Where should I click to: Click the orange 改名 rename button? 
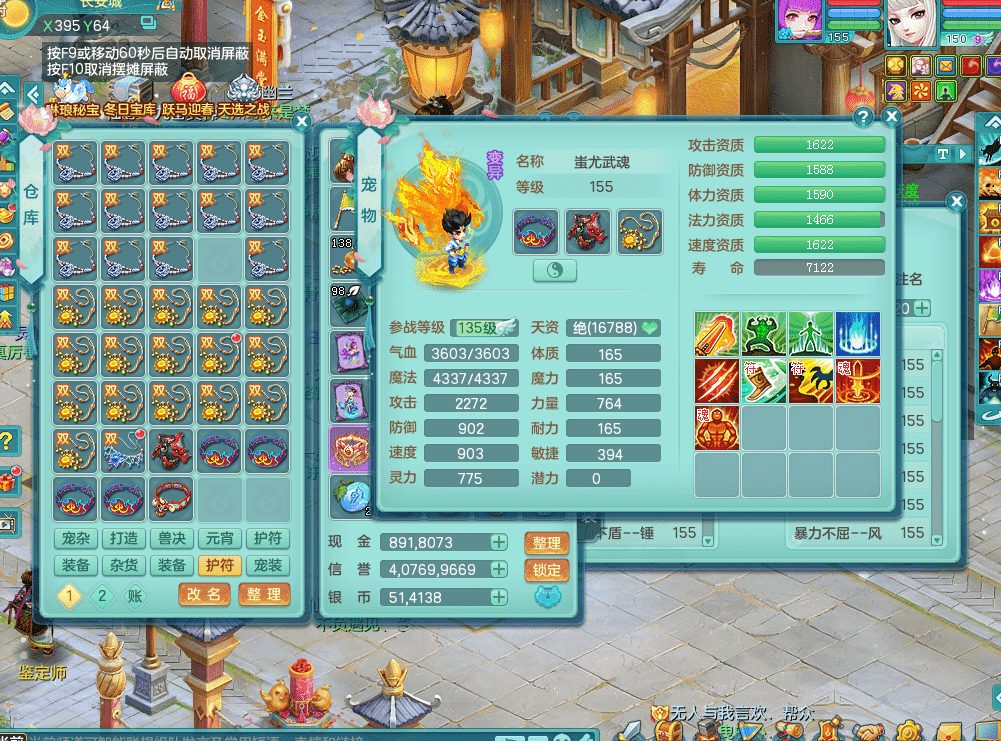[205, 594]
